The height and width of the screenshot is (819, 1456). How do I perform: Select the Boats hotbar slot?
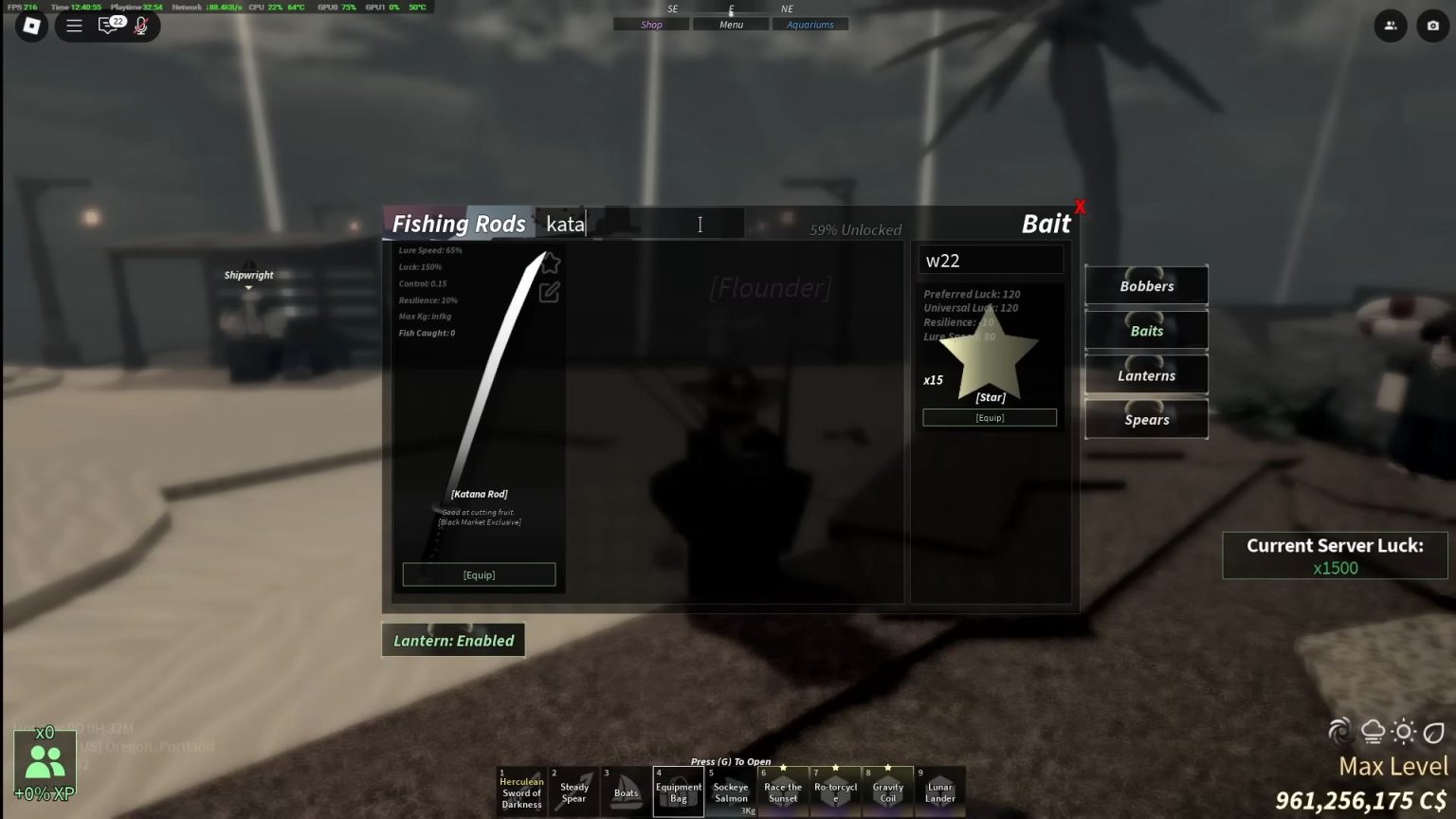[626, 791]
